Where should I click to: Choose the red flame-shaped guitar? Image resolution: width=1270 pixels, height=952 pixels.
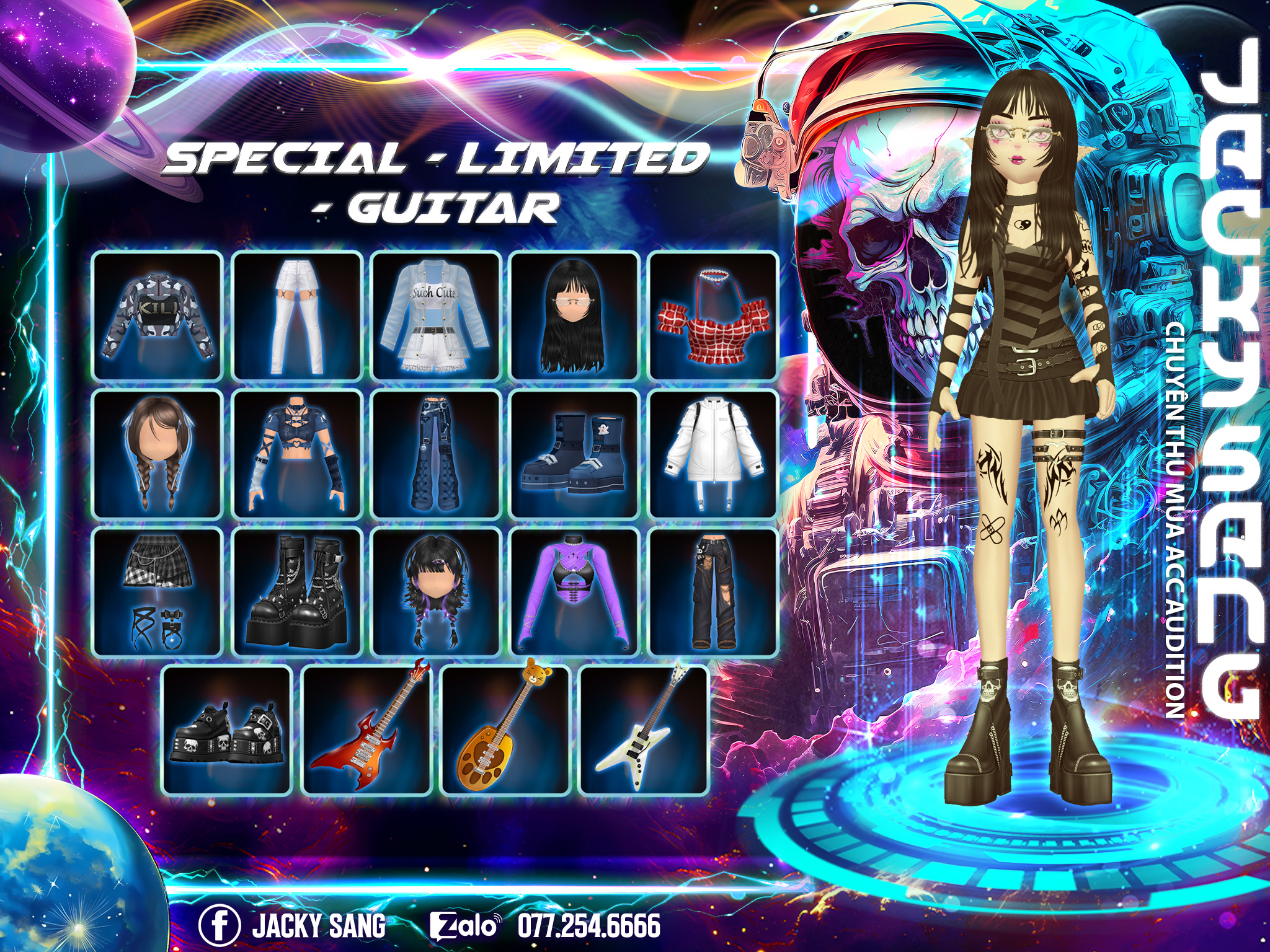366,730
